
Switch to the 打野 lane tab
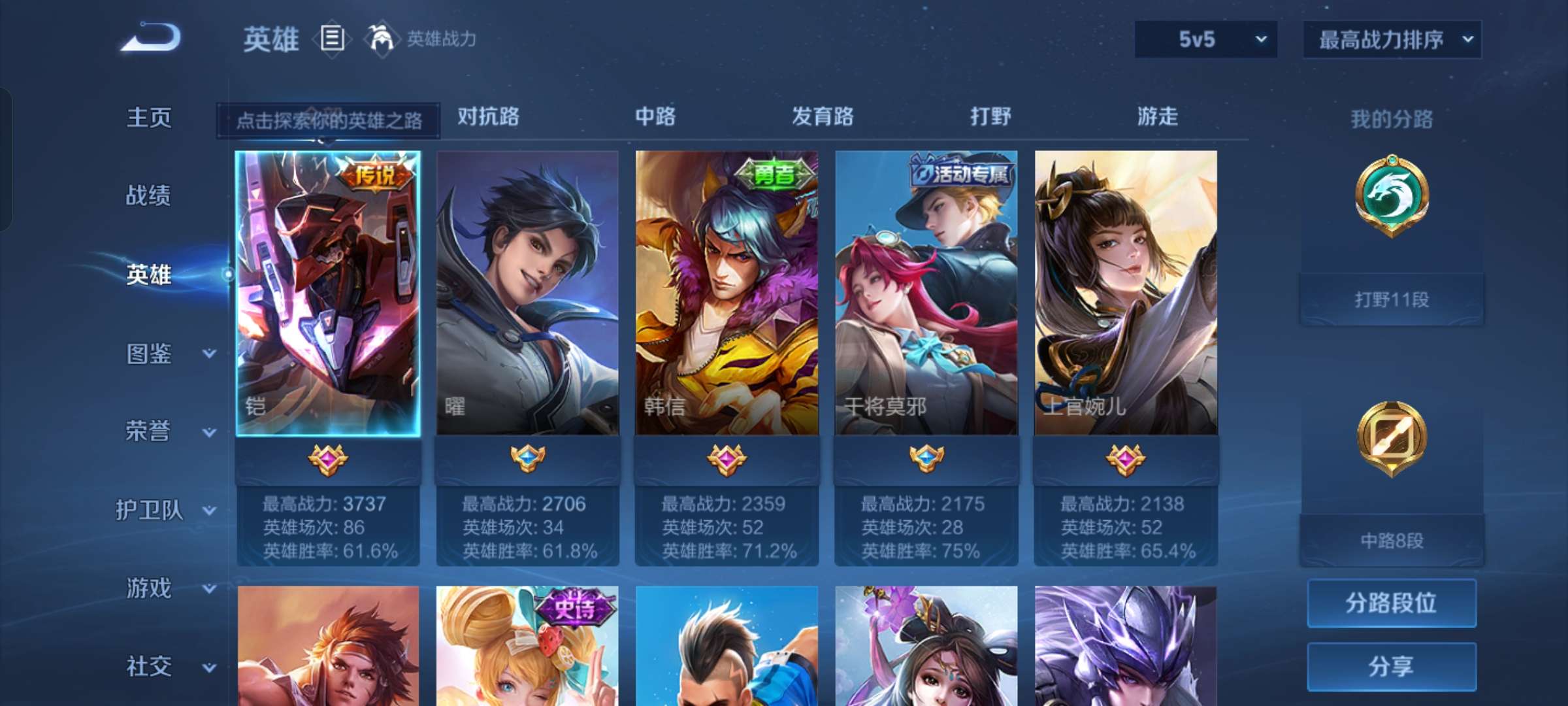click(988, 118)
